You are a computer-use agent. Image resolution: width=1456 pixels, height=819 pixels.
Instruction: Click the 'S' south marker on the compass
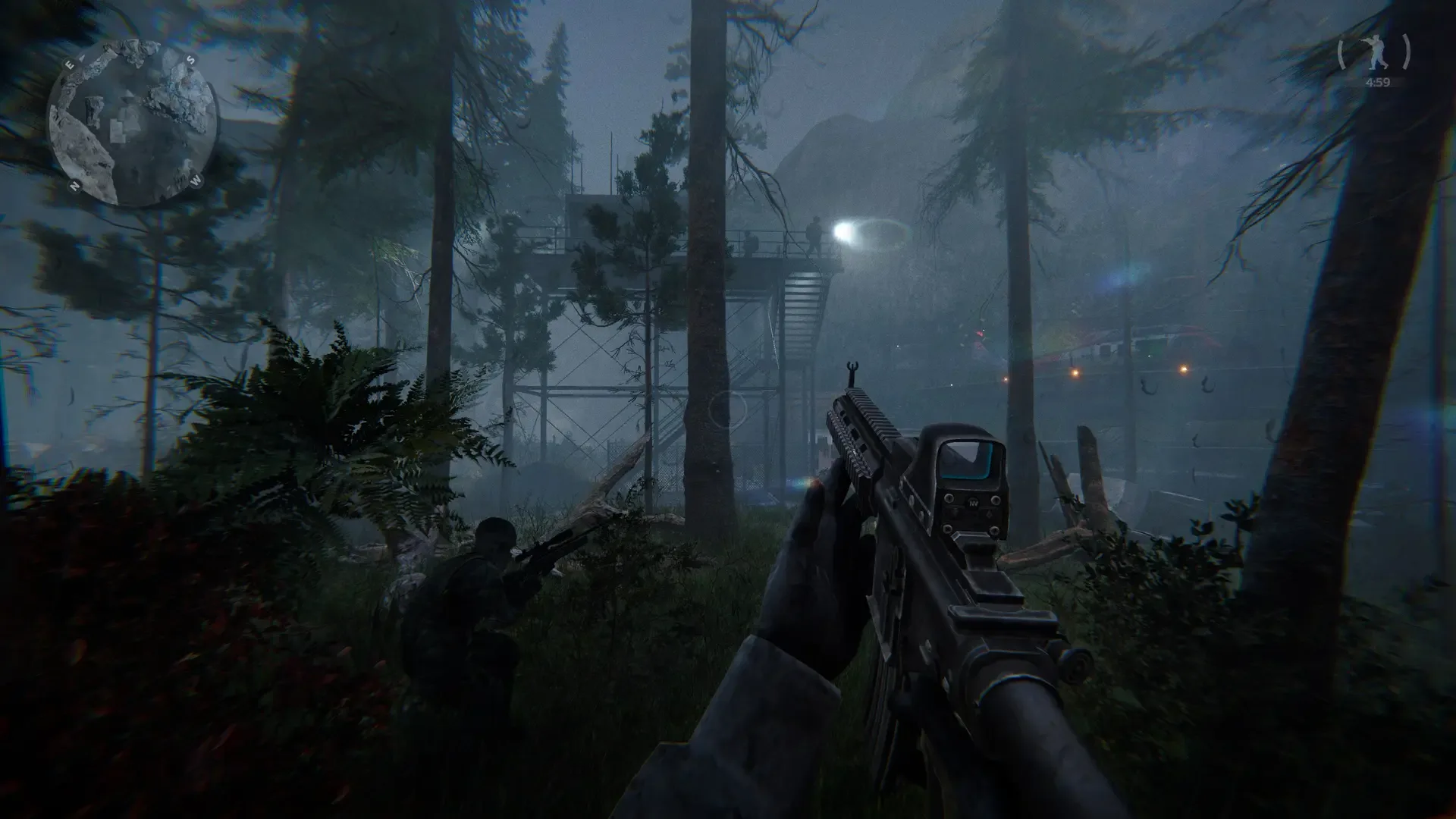[x=191, y=60]
